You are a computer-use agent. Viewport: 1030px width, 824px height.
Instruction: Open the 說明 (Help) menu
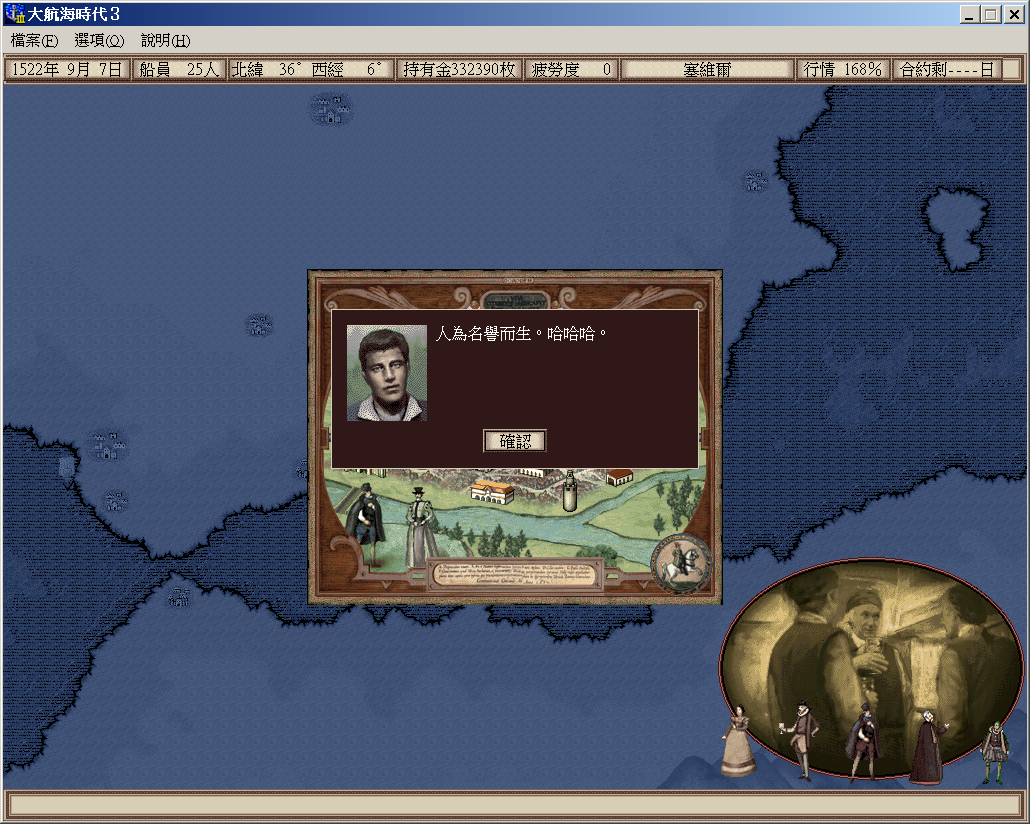(165, 41)
